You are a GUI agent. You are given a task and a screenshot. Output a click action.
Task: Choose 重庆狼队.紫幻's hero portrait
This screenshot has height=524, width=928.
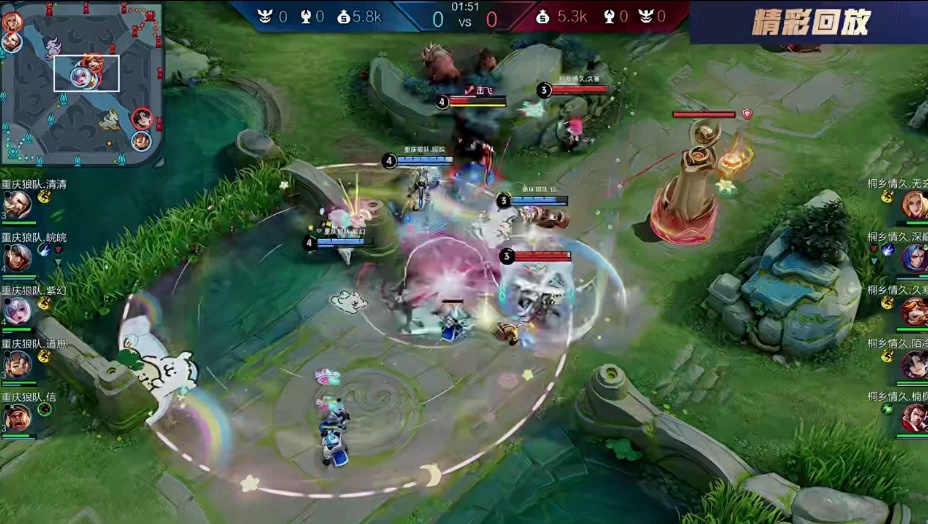16,311
